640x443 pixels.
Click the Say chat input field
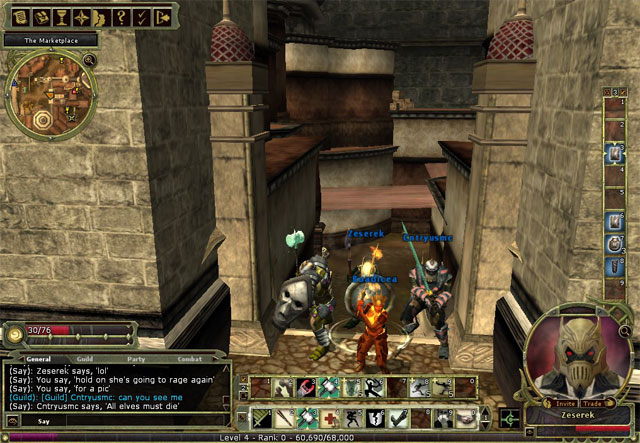[x=120, y=421]
